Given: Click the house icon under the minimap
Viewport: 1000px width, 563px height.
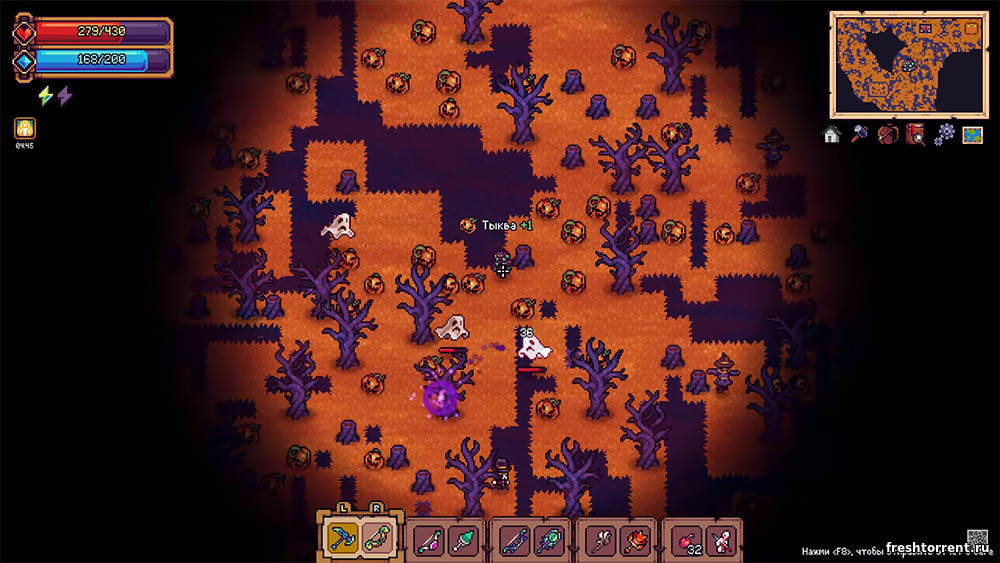Looking at the screenshot, I should tap(832, 134).
